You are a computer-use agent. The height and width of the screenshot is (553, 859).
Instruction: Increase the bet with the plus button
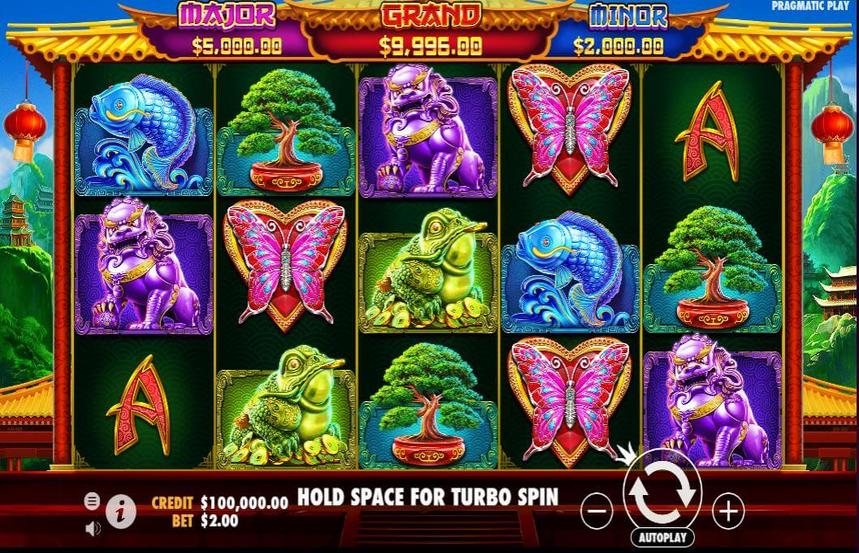(727, 511)
